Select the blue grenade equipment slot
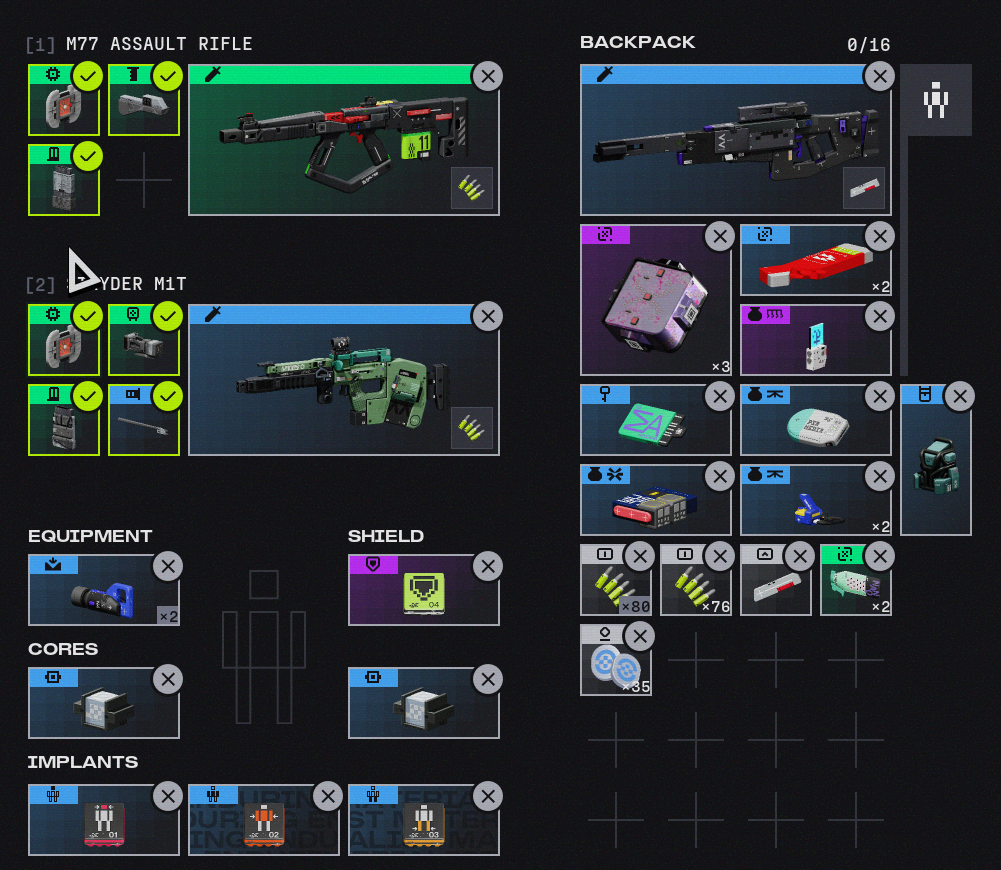Image resolution: width=1001 pixels, height=870 pixels. (x=95, y=597)
